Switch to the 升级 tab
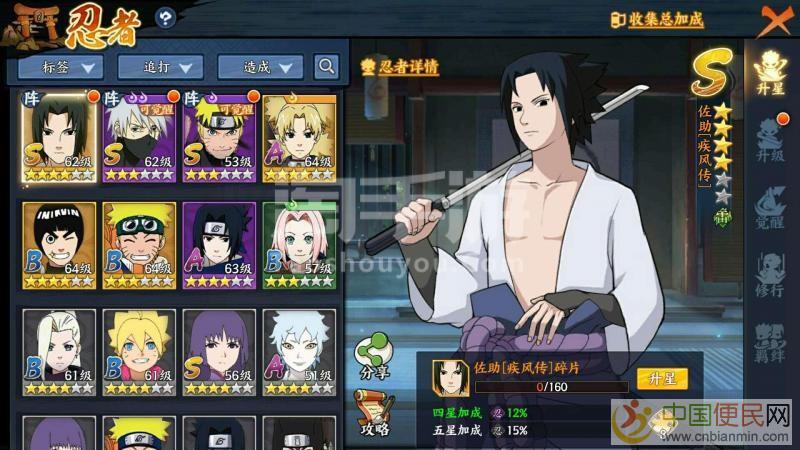 770,139
